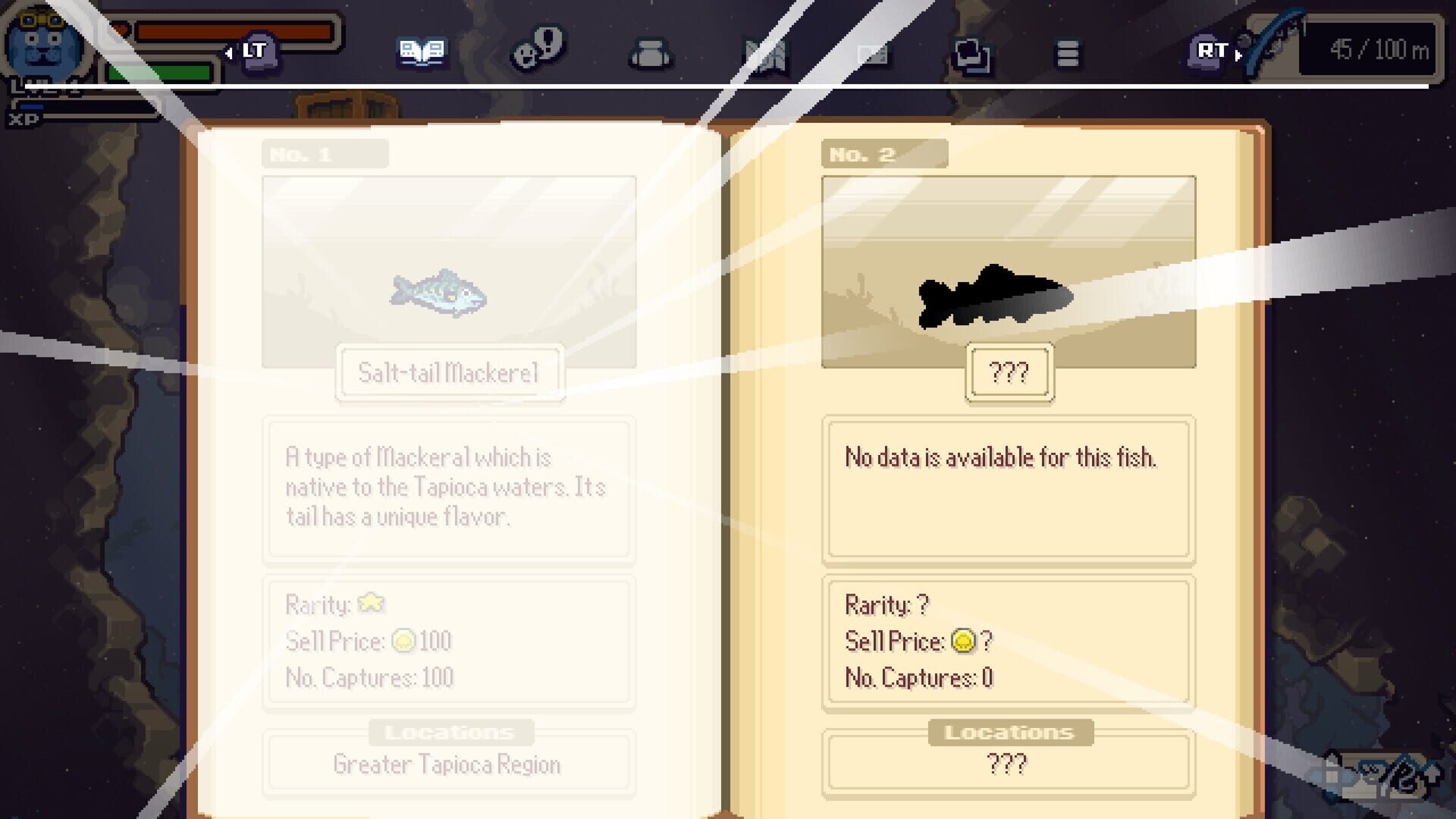
Task: Click the coin icon next to Sell Price 100
Action: coord(404,640)
